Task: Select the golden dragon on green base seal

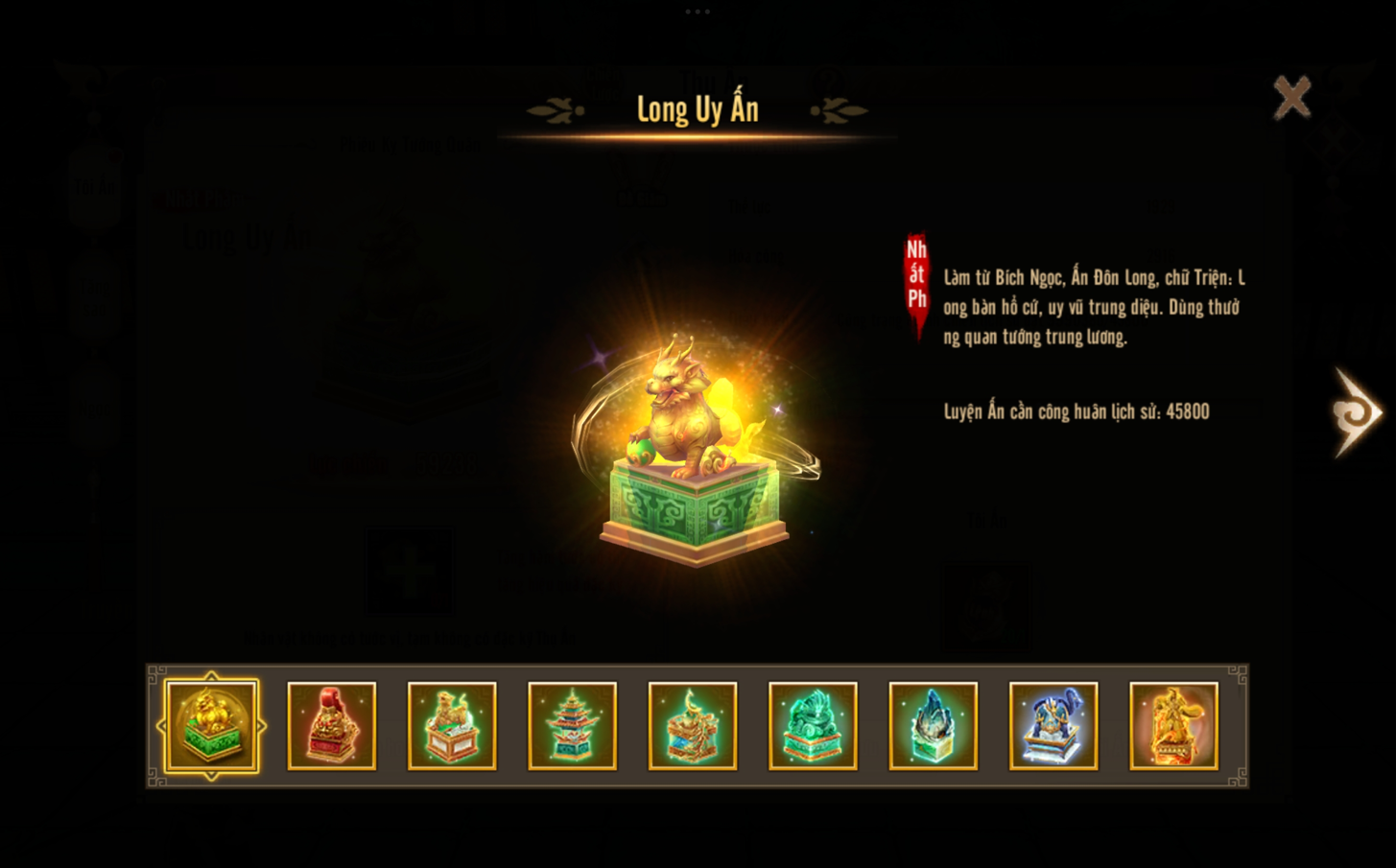Action: tap(211, 726)
